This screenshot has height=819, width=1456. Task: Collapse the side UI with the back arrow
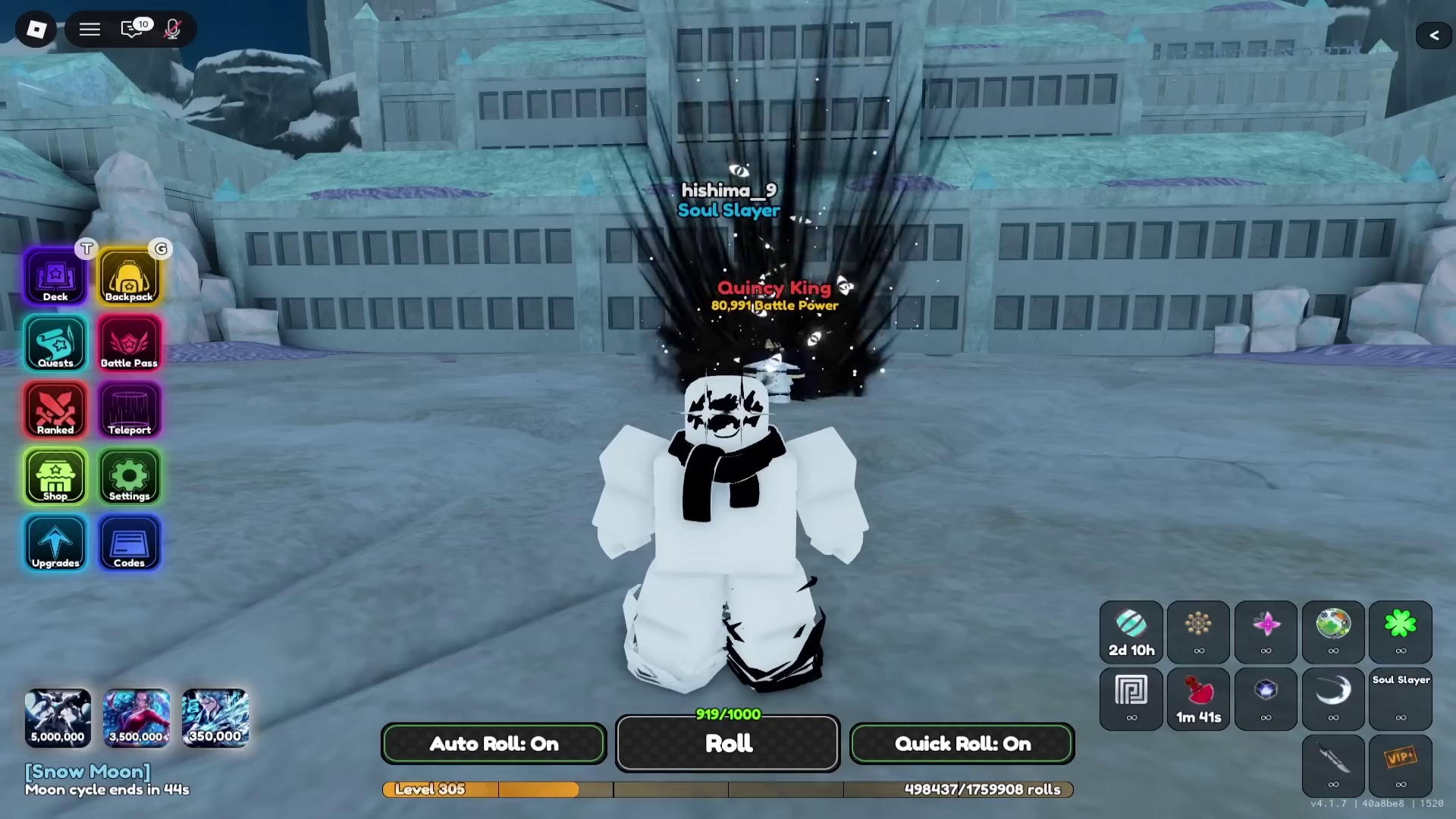click(1434, 35)
